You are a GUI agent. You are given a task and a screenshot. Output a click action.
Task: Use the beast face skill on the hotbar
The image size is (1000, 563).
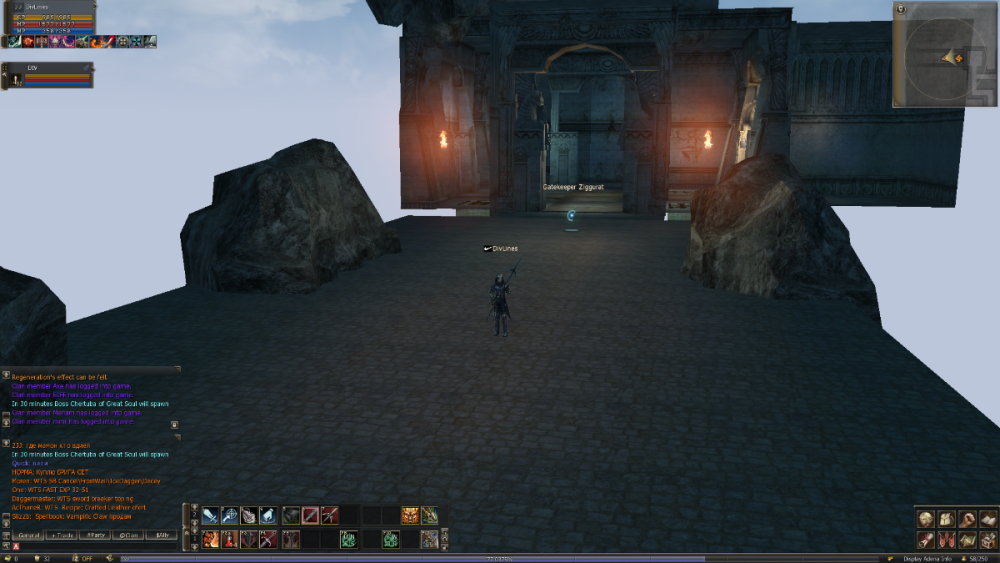coord(410,516)
